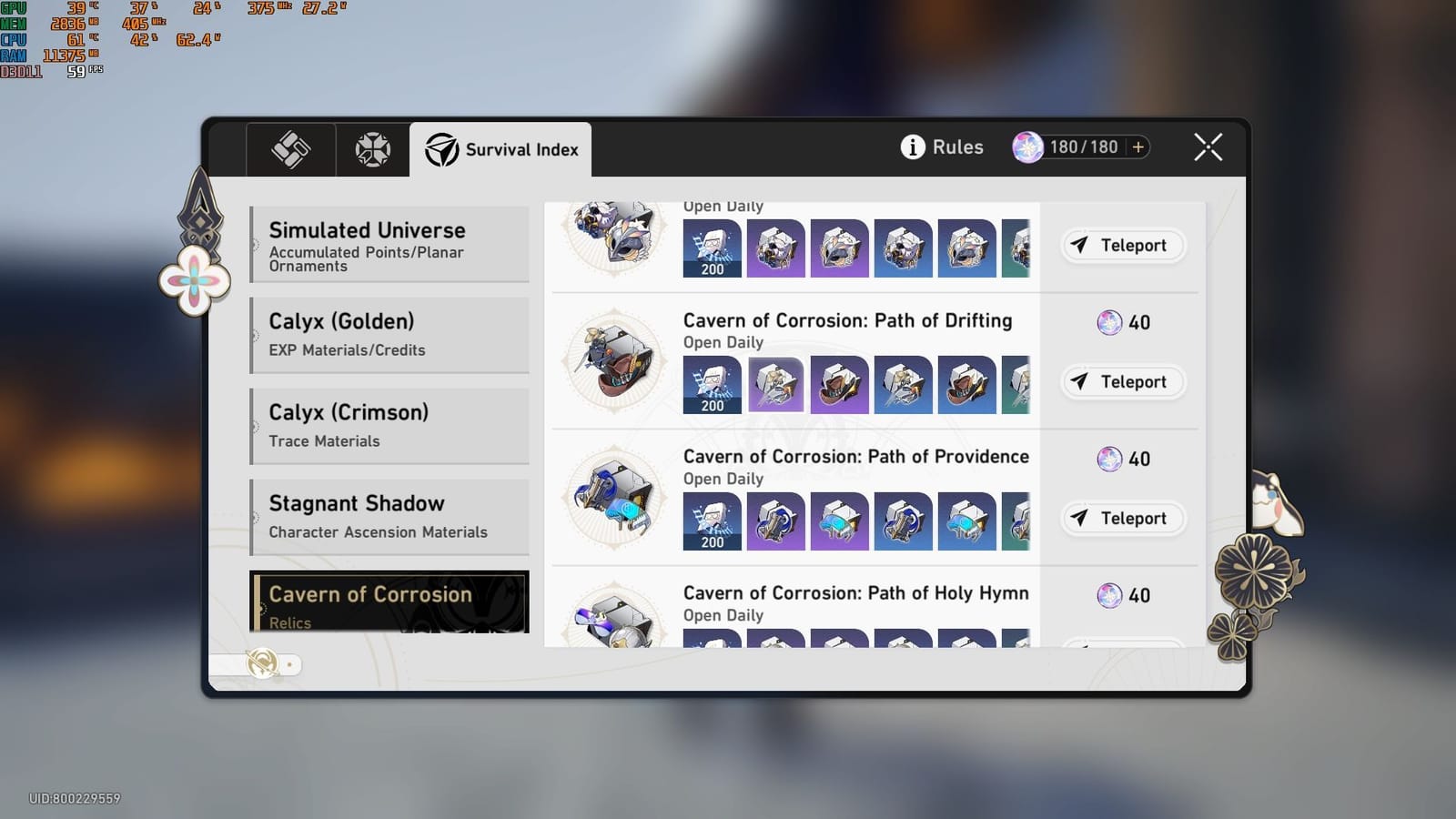Click the info icon beside Rules
Viewport: 1456px width, 819px height.
click(911, 147)
